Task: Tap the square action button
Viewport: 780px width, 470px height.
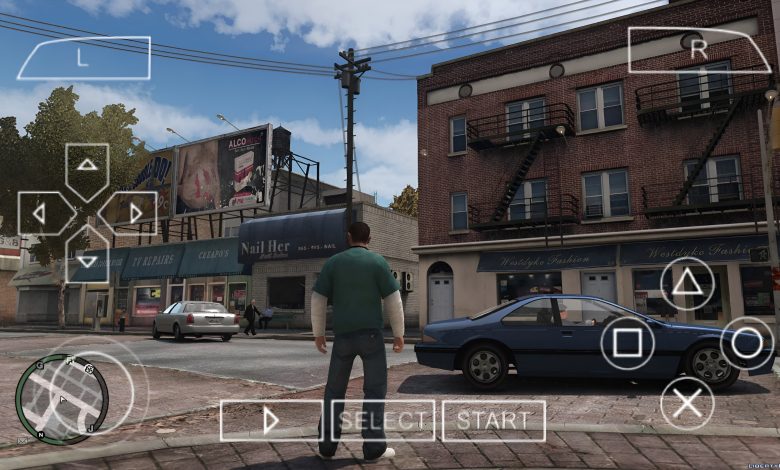Action: pos(627,344)
